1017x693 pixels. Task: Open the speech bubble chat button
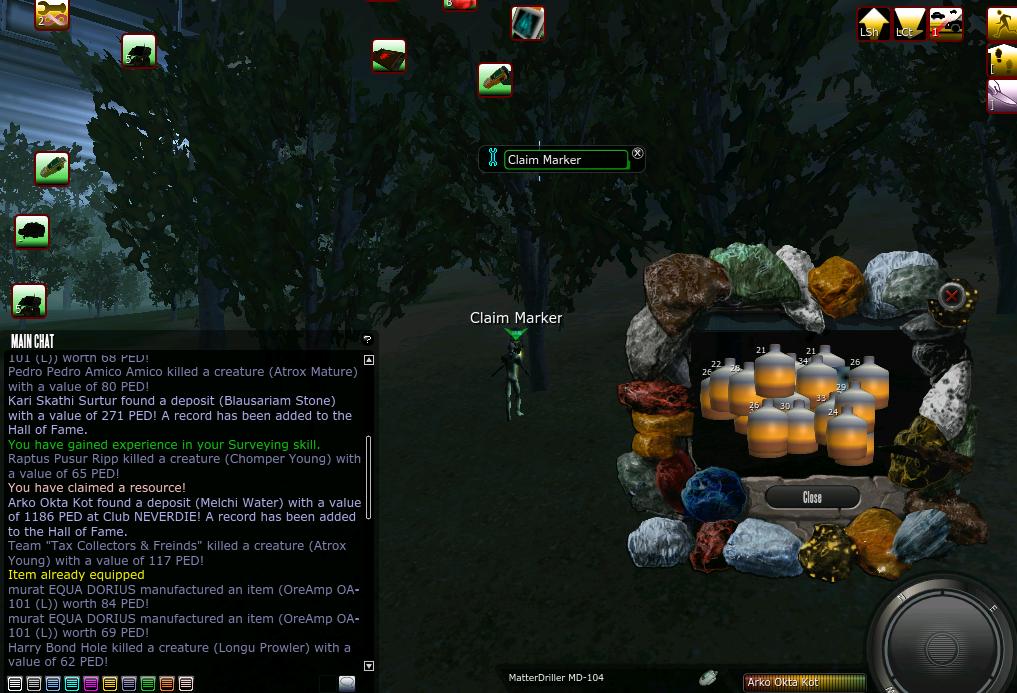(x=346, y=683)
